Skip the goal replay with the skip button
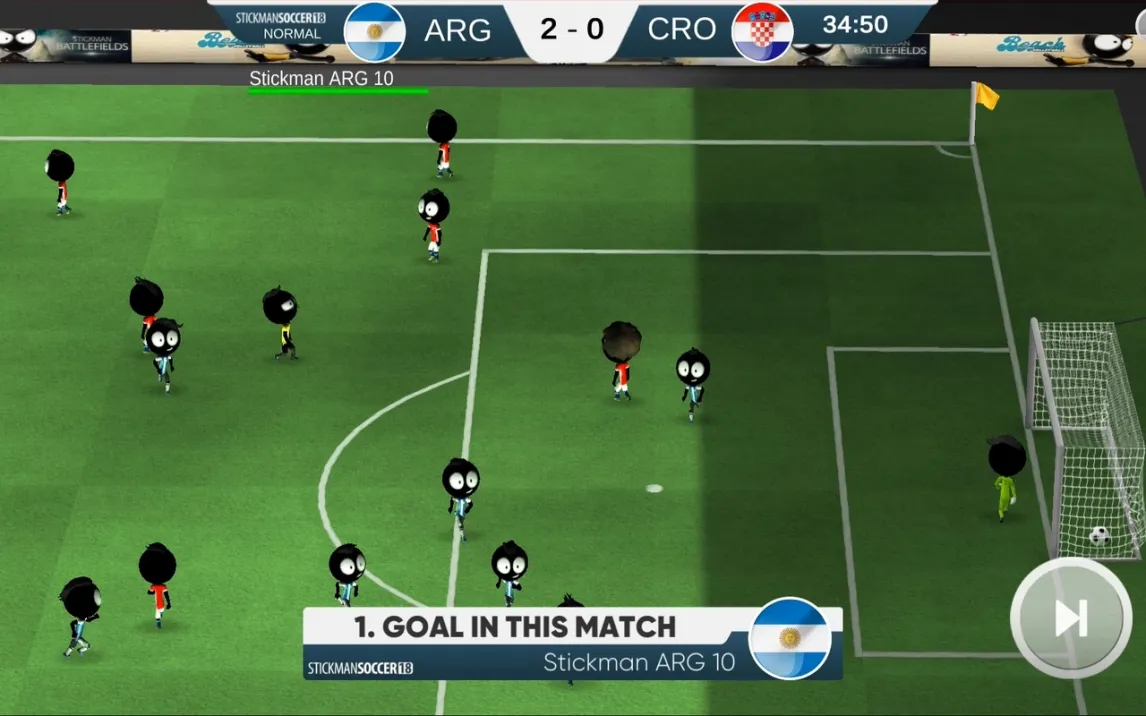This screenshot has width=1146, height=716. click(x=1071, y=618)
